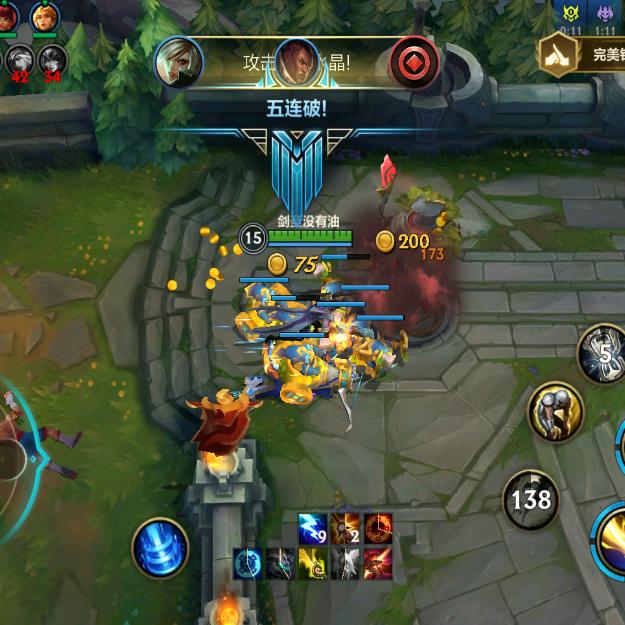The width and height of the screenshot is (625, 625).
Task: Select the yellow swirl item slot
Action: [312, 564]
